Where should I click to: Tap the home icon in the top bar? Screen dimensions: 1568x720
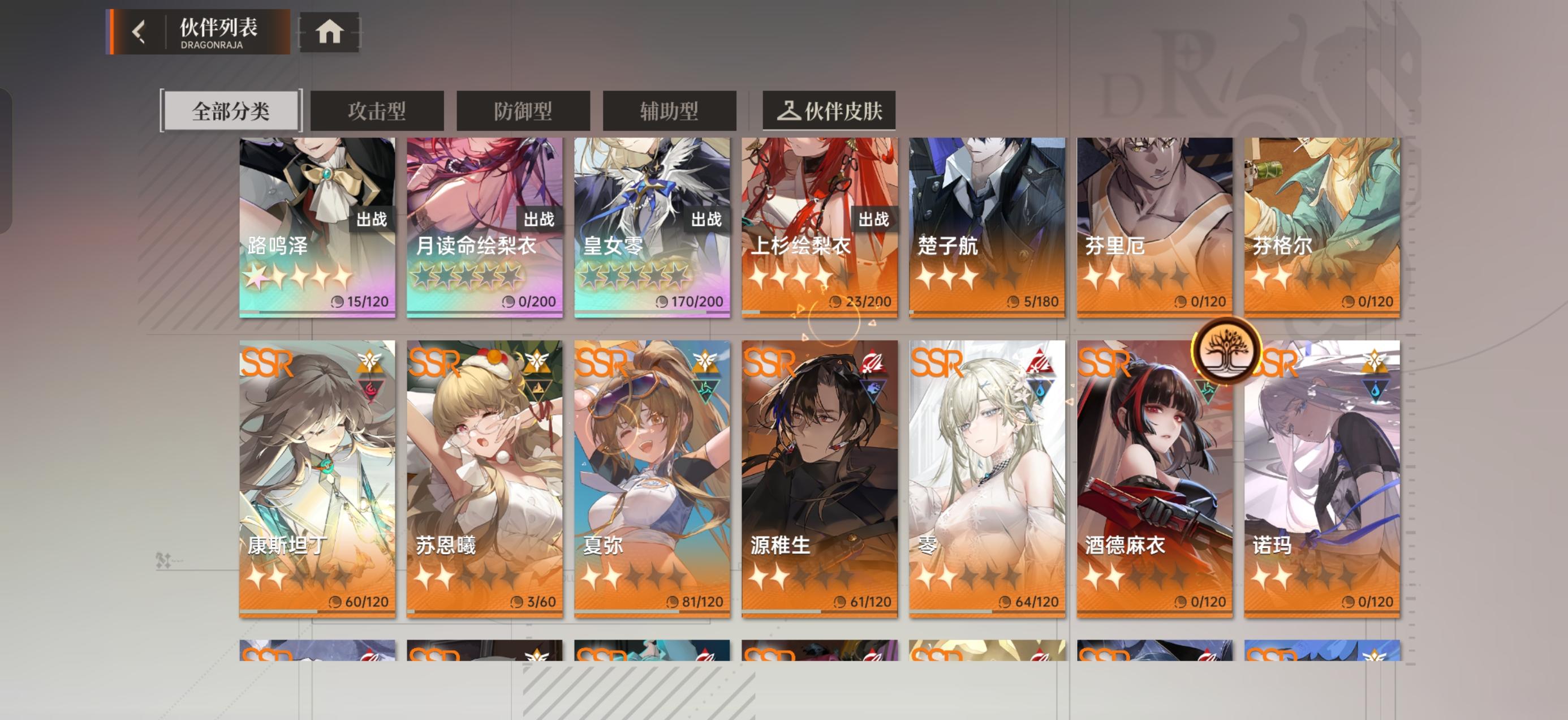(x=329, y=33)
